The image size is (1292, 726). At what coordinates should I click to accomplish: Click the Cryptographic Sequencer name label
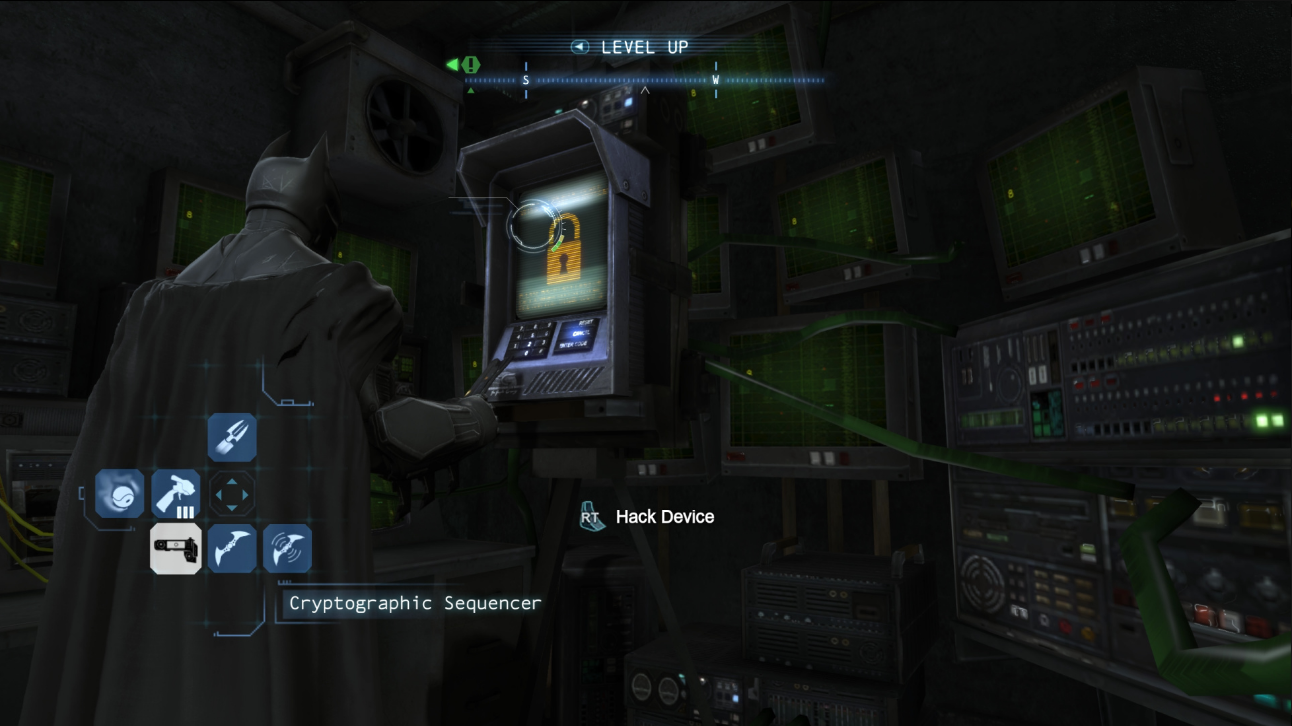click(x=414, y=603)
